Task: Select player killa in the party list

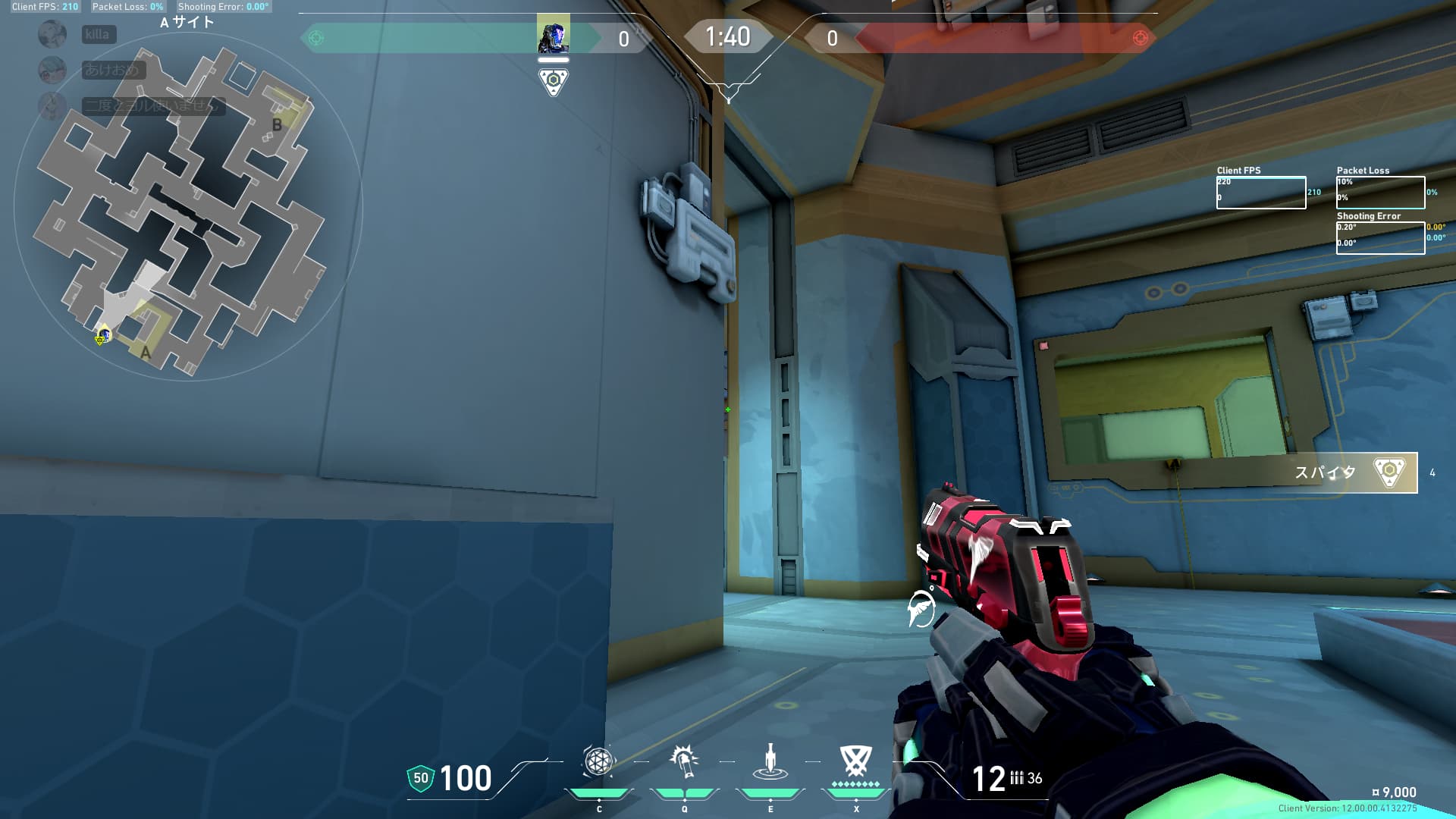Action: (99, 34)
